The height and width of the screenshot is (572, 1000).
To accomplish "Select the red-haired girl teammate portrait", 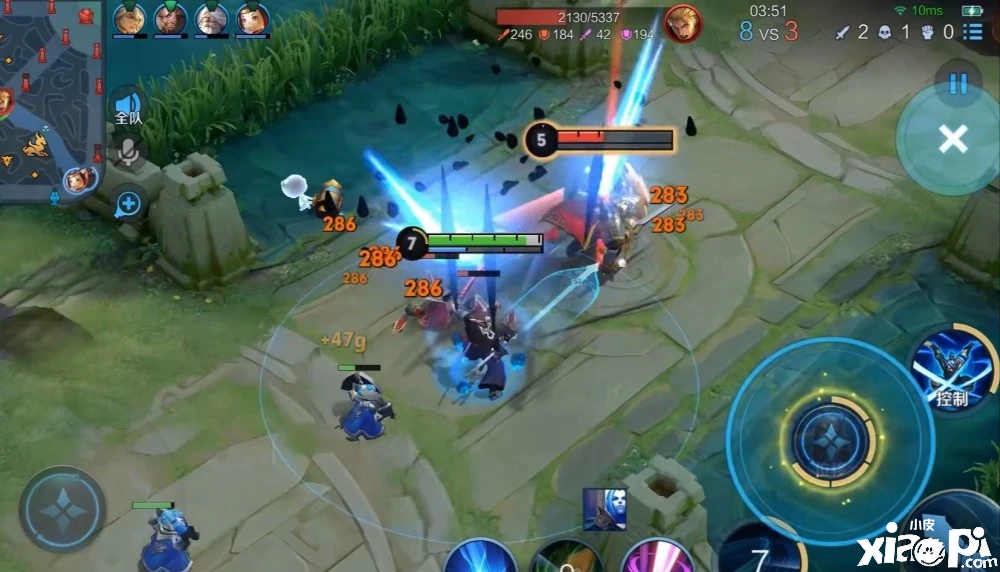I will coord(253,18).
